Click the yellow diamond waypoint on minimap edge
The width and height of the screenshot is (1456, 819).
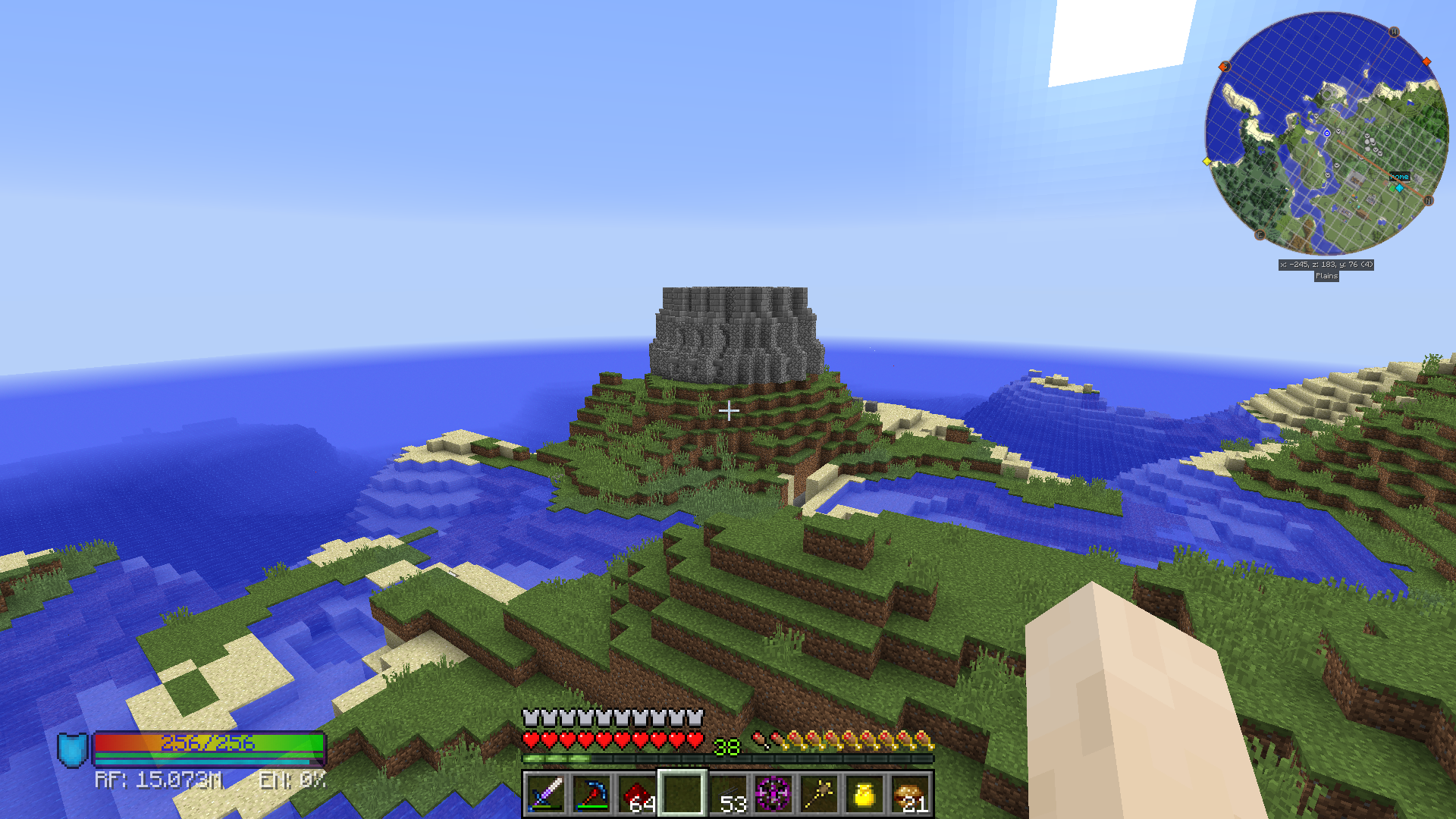pos(1207,162)
